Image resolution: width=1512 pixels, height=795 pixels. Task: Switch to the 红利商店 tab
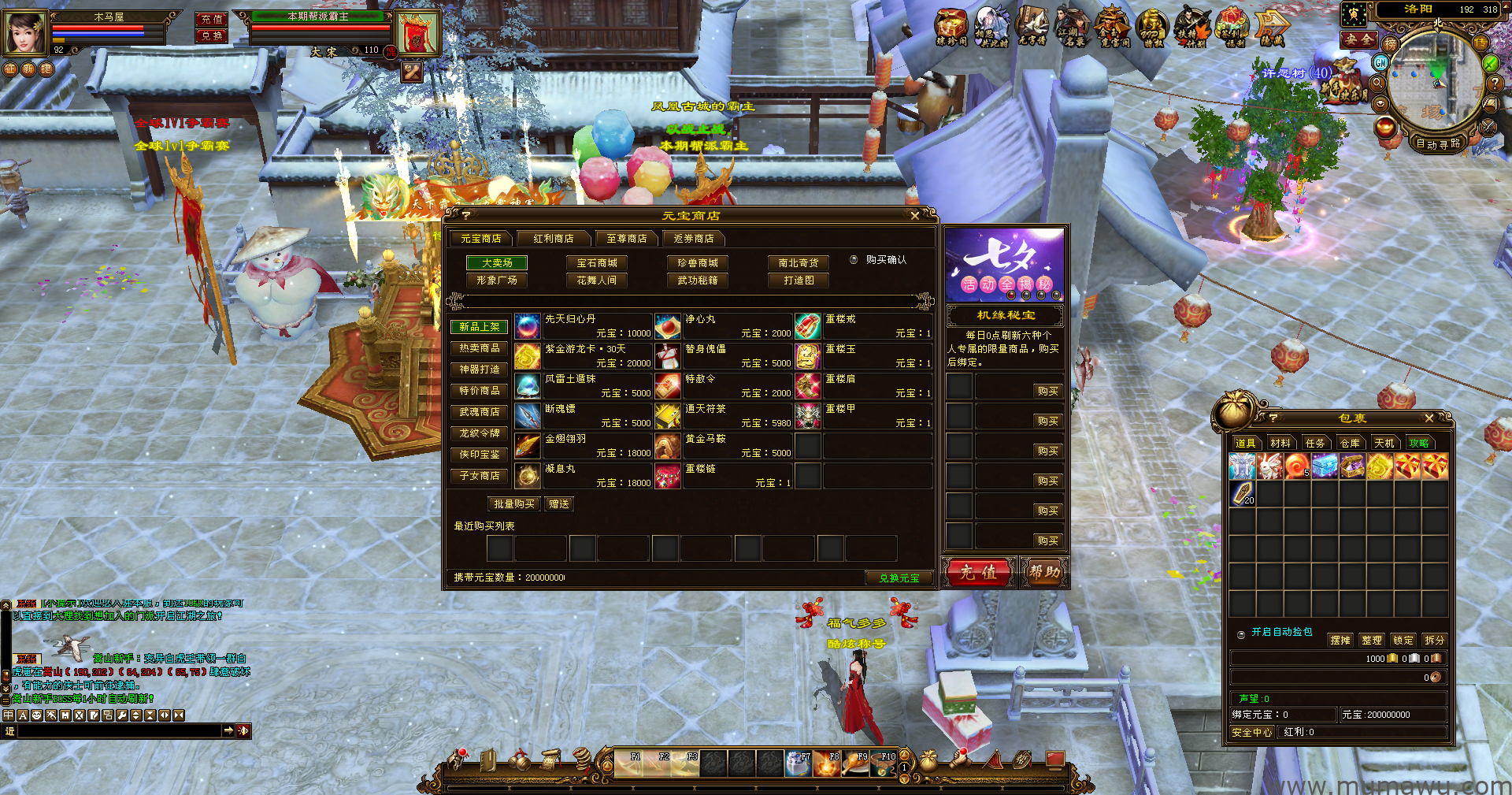click(554, 239)
